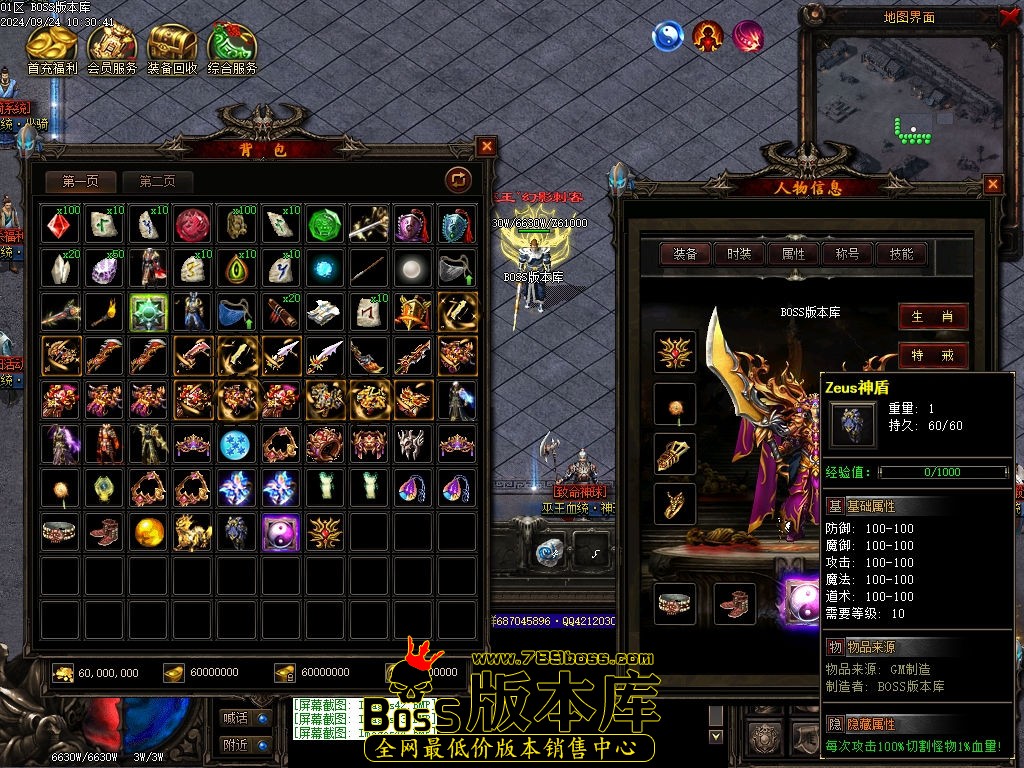Switch to the 第一页 backpack page
The height and width of the screenshot is (768, 1024).
(x=81, y=181)
